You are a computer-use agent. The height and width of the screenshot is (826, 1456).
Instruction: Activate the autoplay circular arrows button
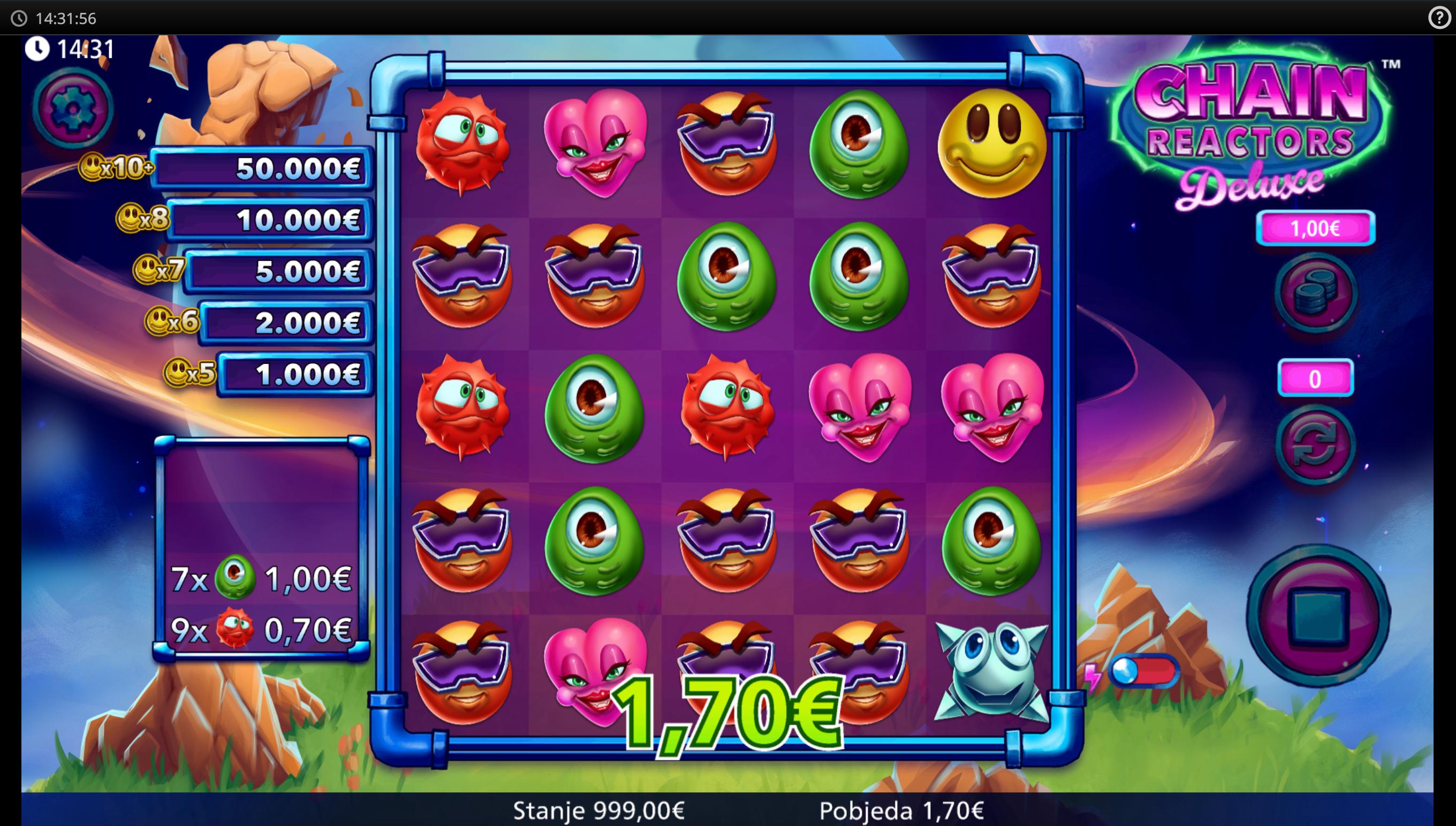[1315, 444]
